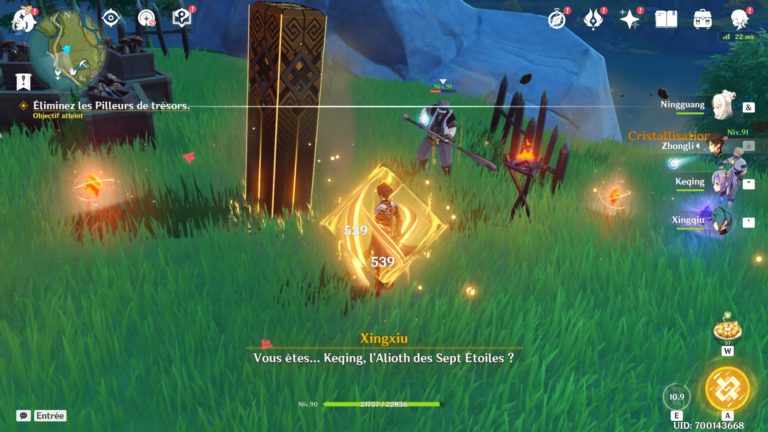The width and height of the screenshot is (768, 432).
Task: Click the quest marker flag icon
Action: click(23, 82)
